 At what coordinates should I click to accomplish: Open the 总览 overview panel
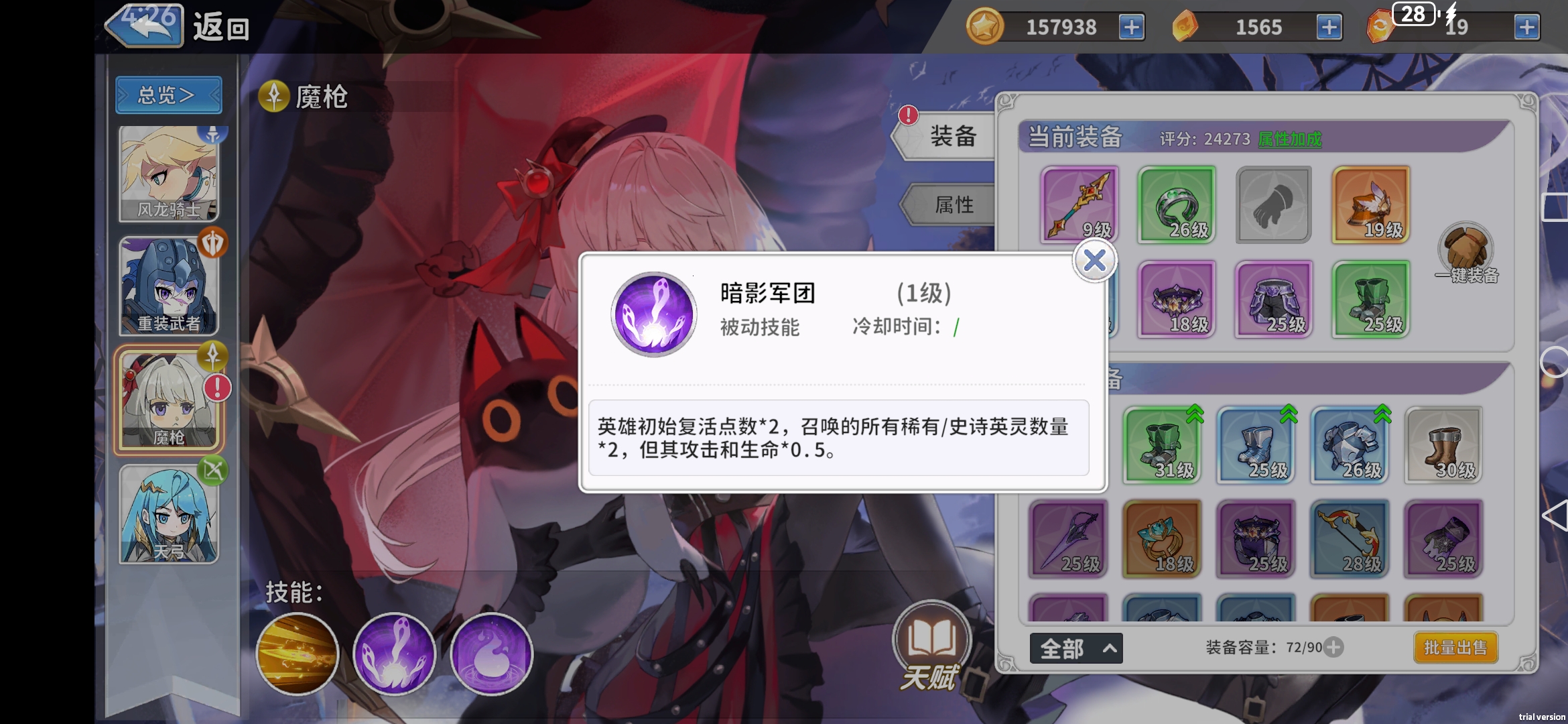click(168, 94)
